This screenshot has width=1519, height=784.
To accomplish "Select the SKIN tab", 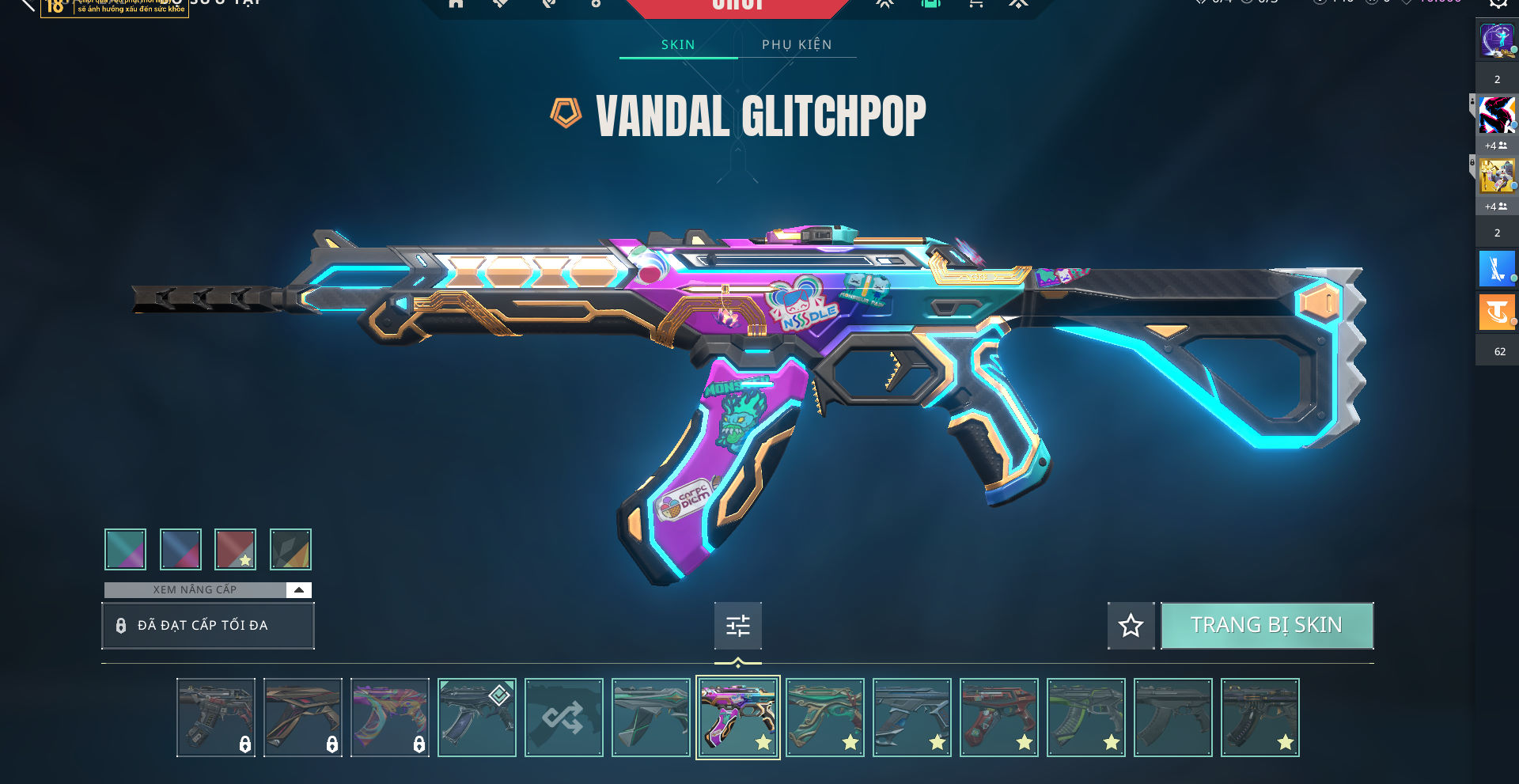I will tap(678, 44).
